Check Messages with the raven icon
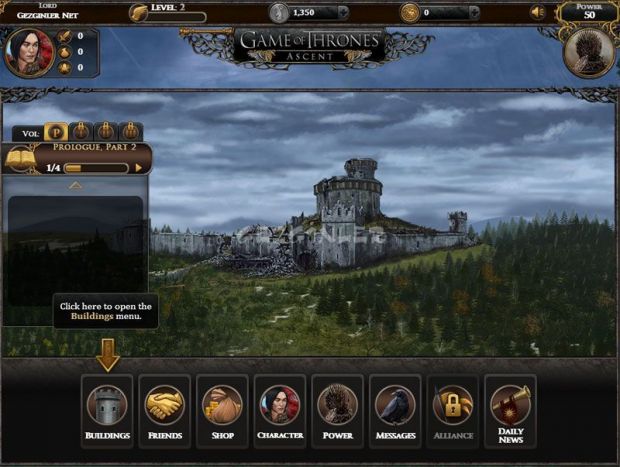The width and height of the screenshot is (620, 467). pos(395,411)
